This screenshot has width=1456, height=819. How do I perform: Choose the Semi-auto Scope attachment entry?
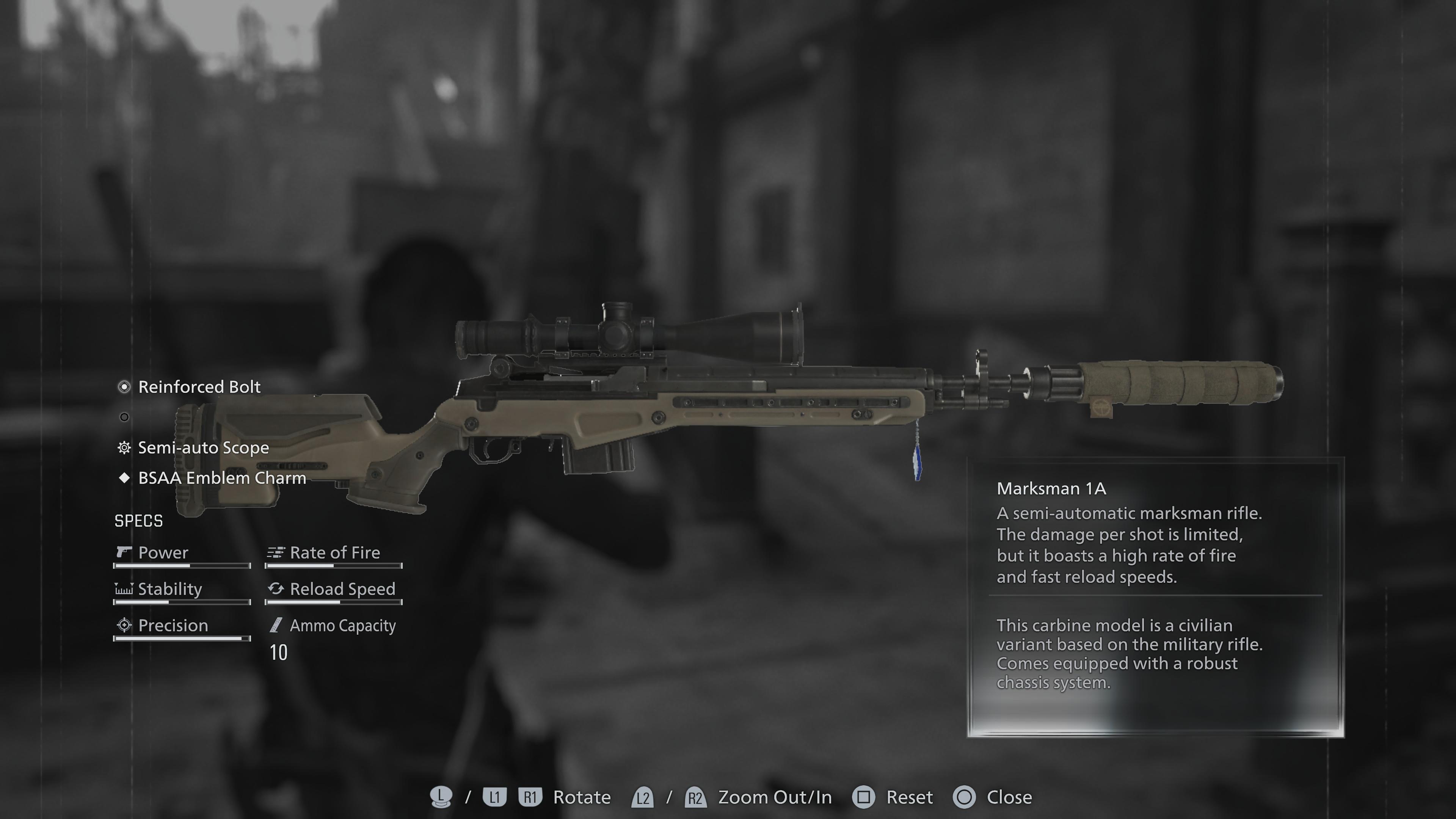click(203, 448)
